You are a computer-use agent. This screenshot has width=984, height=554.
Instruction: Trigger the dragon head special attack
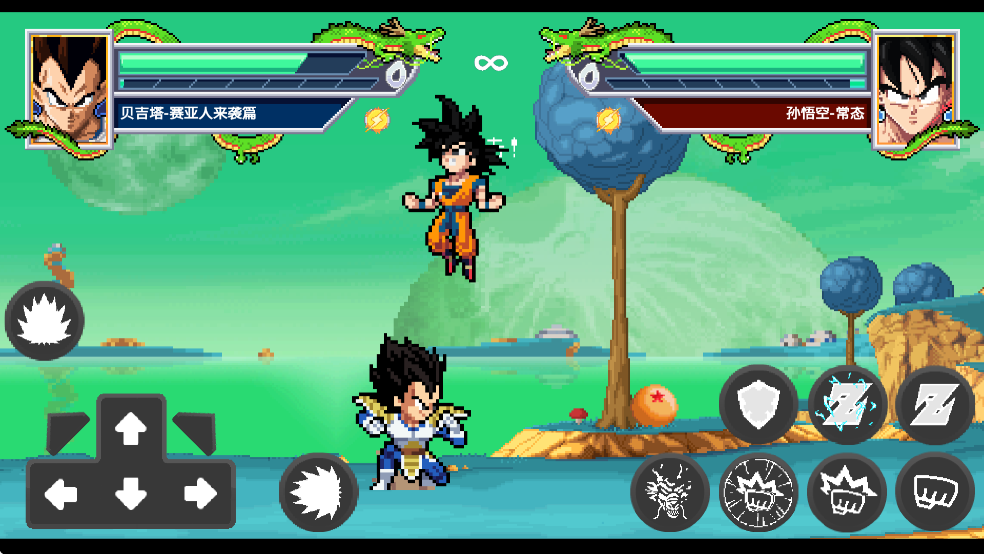pyautogui.click(x=670, y=492)
